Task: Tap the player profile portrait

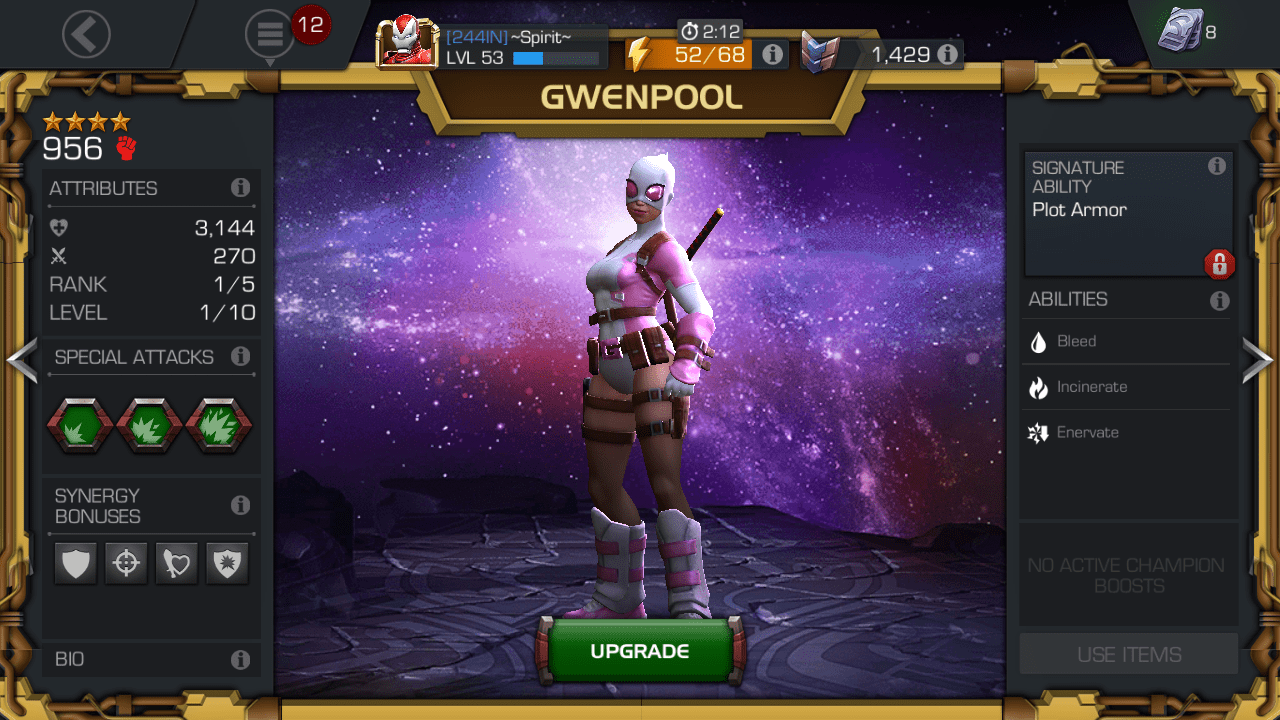Action: point(408,41)
